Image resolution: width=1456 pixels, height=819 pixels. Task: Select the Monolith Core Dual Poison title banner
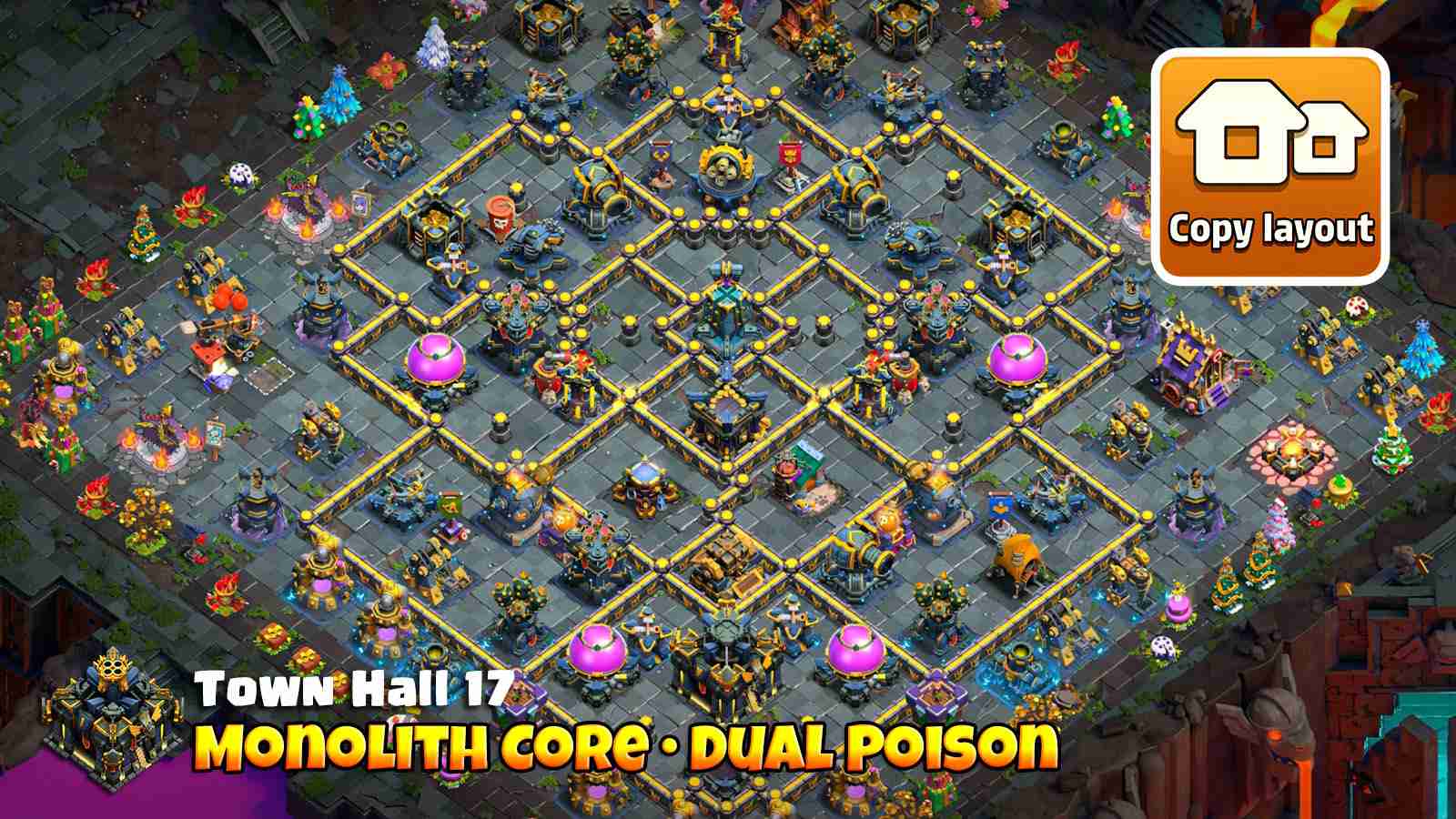[628, 746]
